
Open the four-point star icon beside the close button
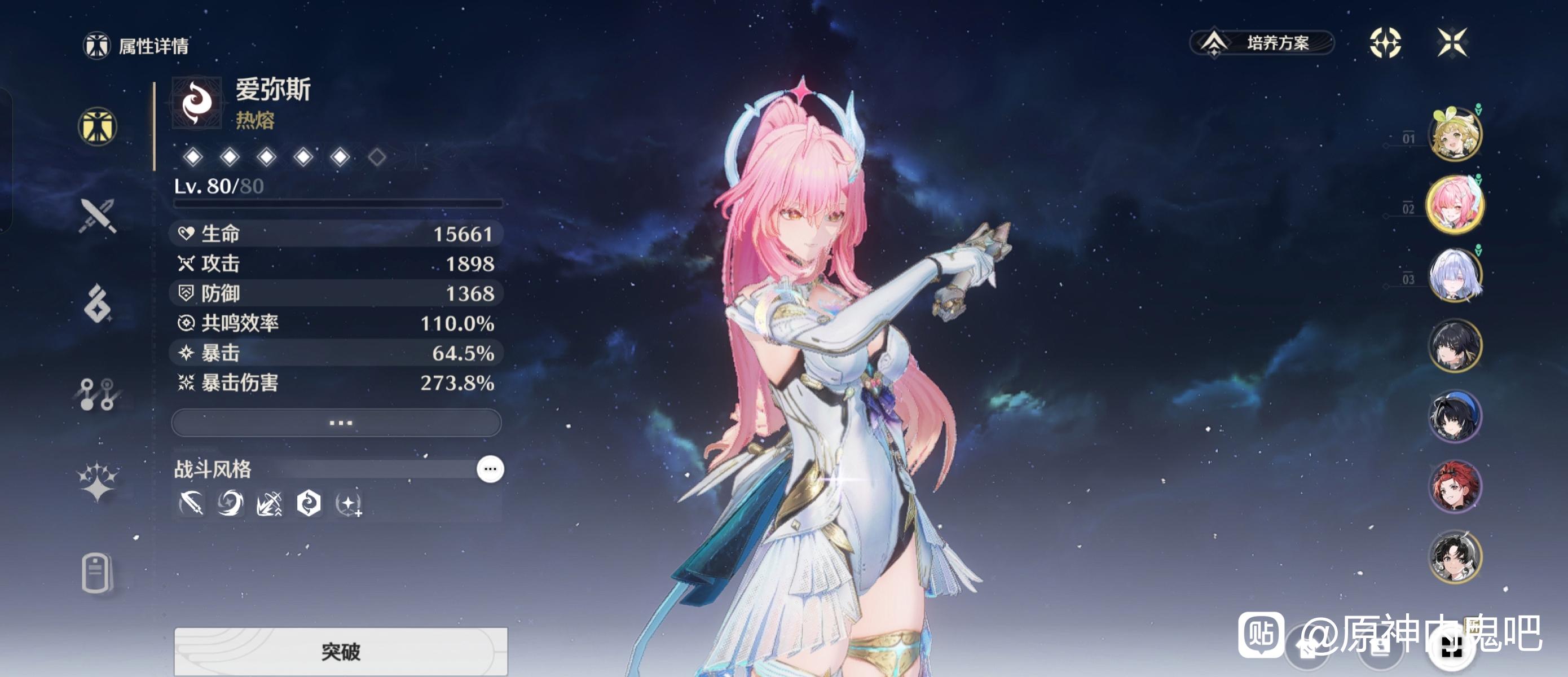click(x=1385, y=43)
